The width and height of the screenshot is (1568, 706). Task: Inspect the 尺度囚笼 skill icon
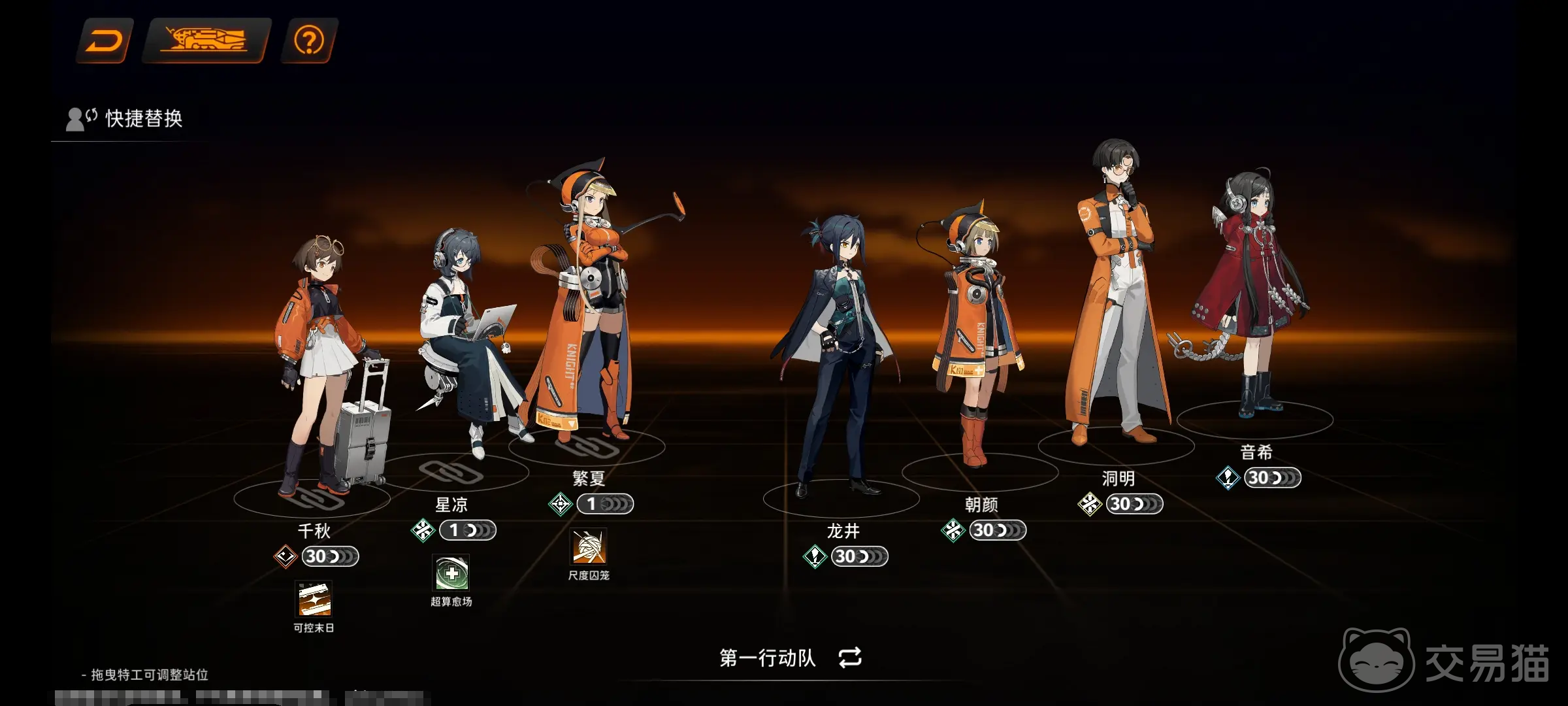(589, 547)
